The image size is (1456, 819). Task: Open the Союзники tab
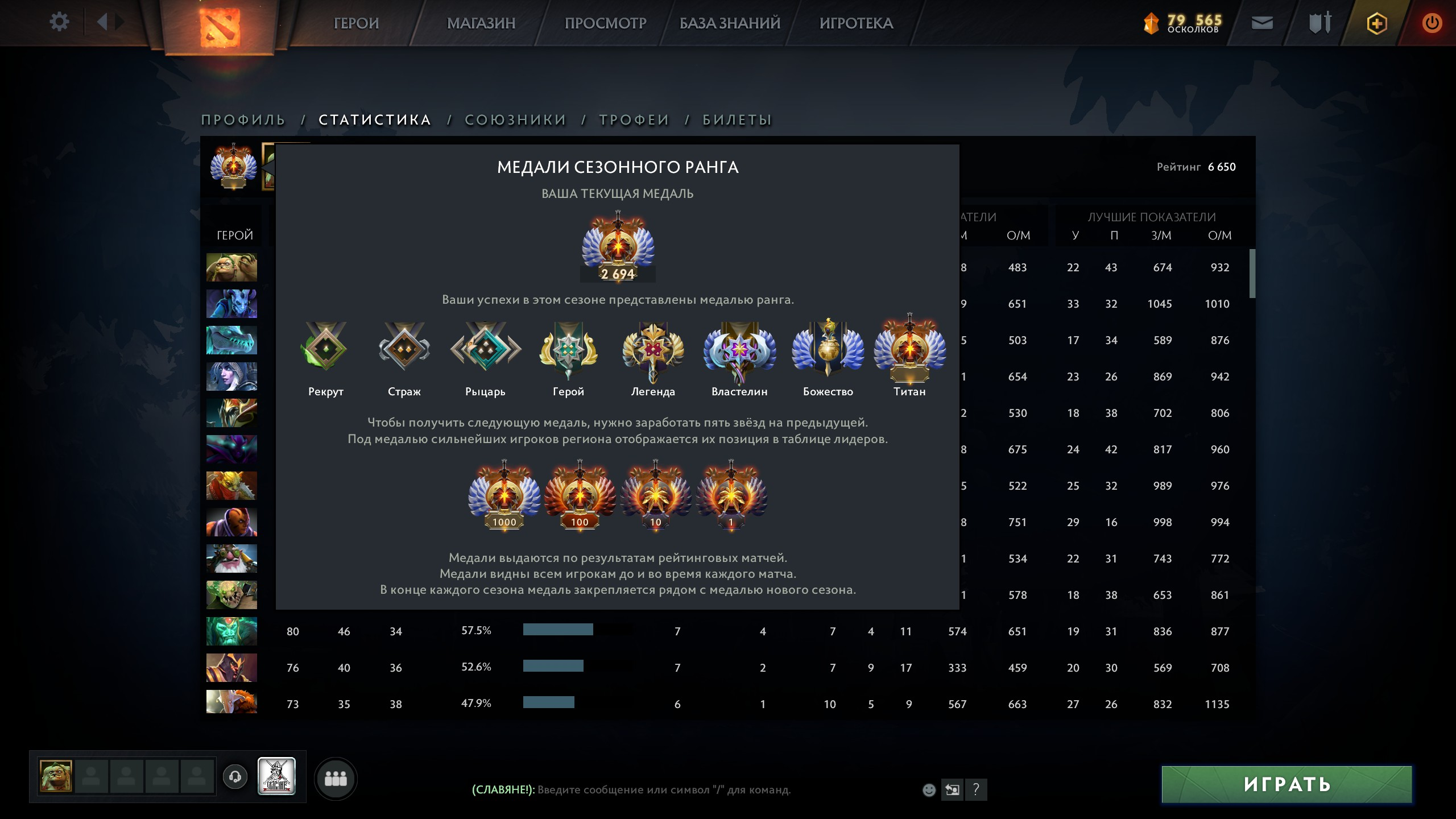tap(515, 120)
